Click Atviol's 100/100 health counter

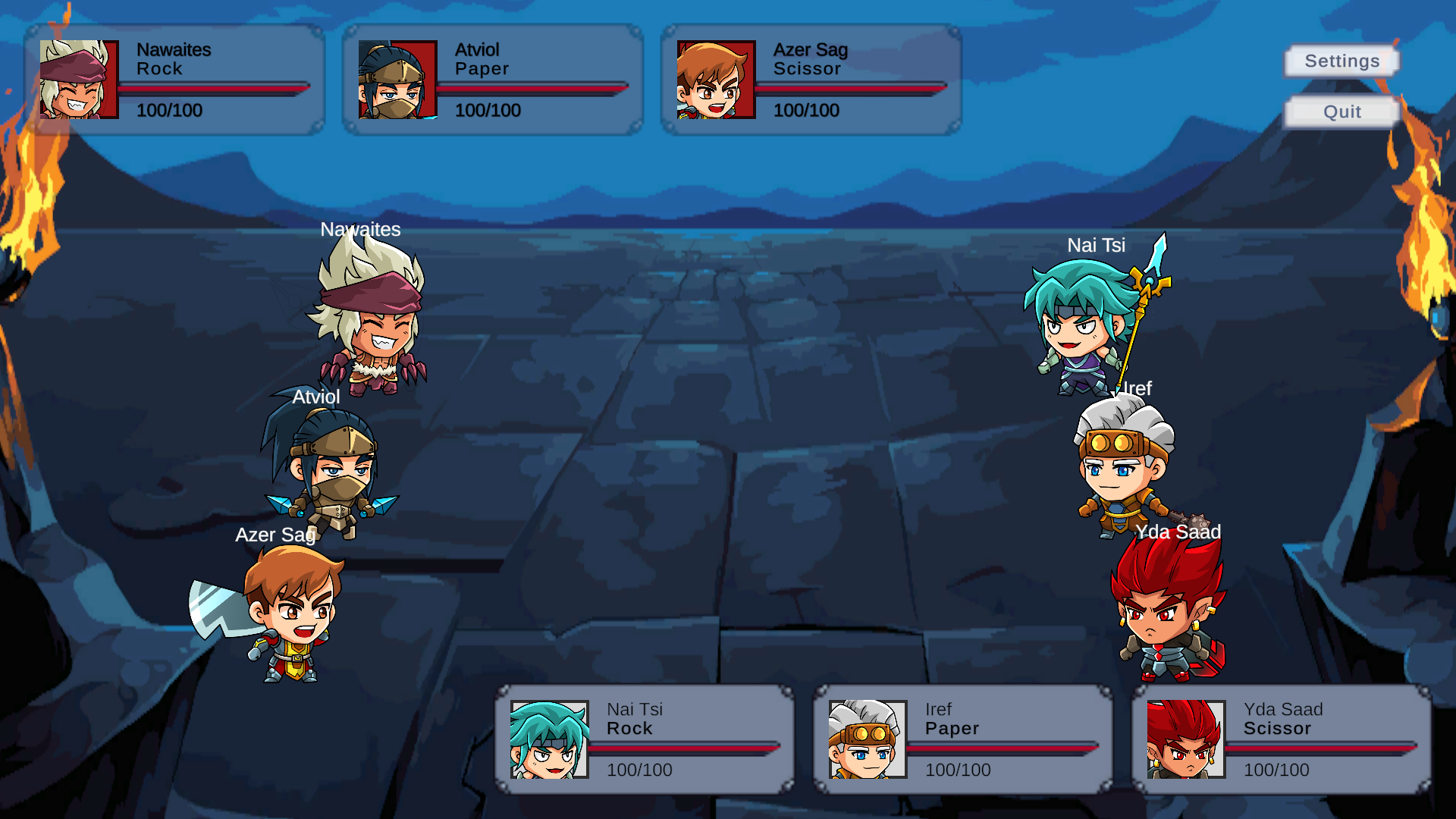488,111
